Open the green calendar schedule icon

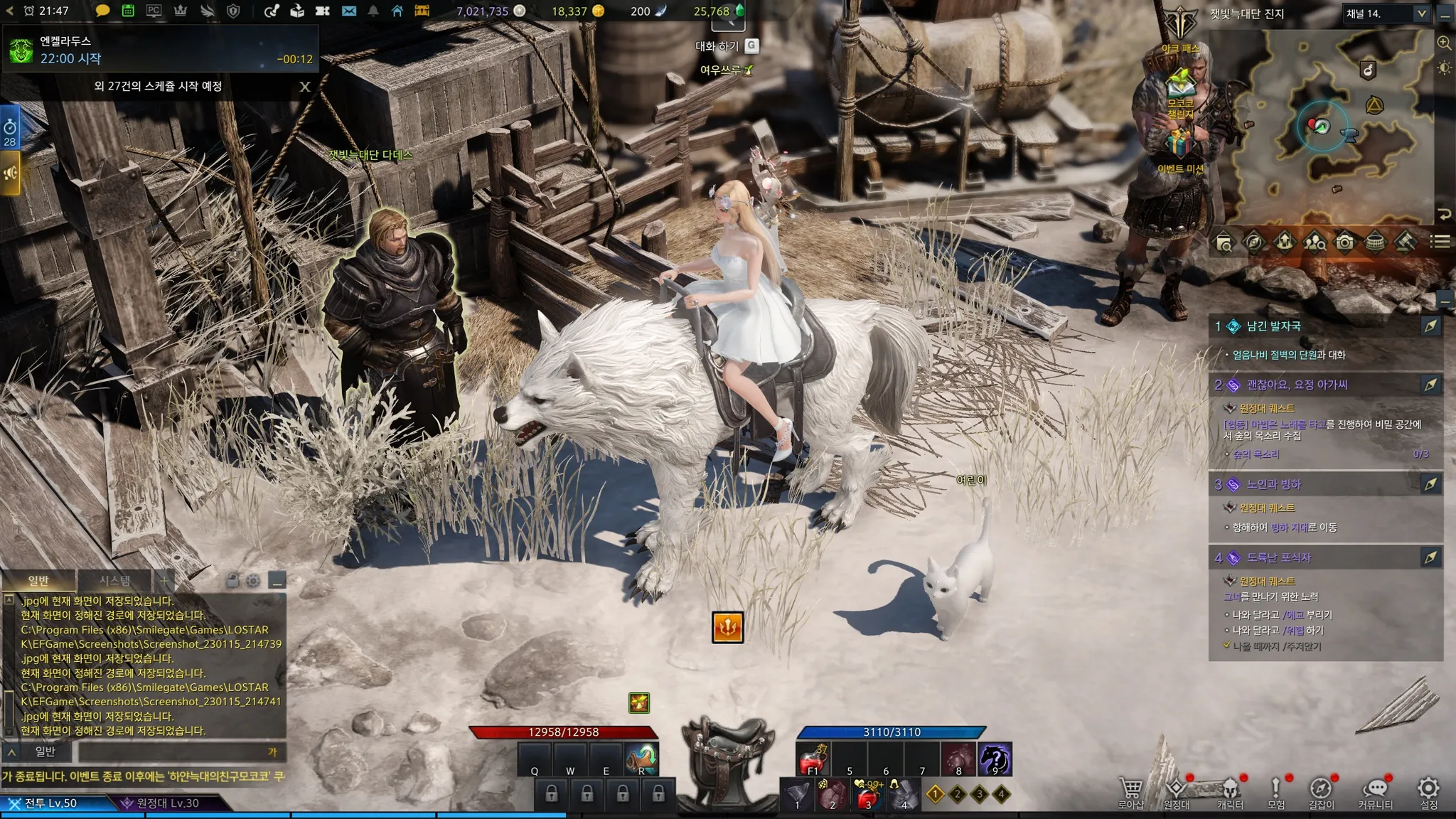click(x=128, y=11)
